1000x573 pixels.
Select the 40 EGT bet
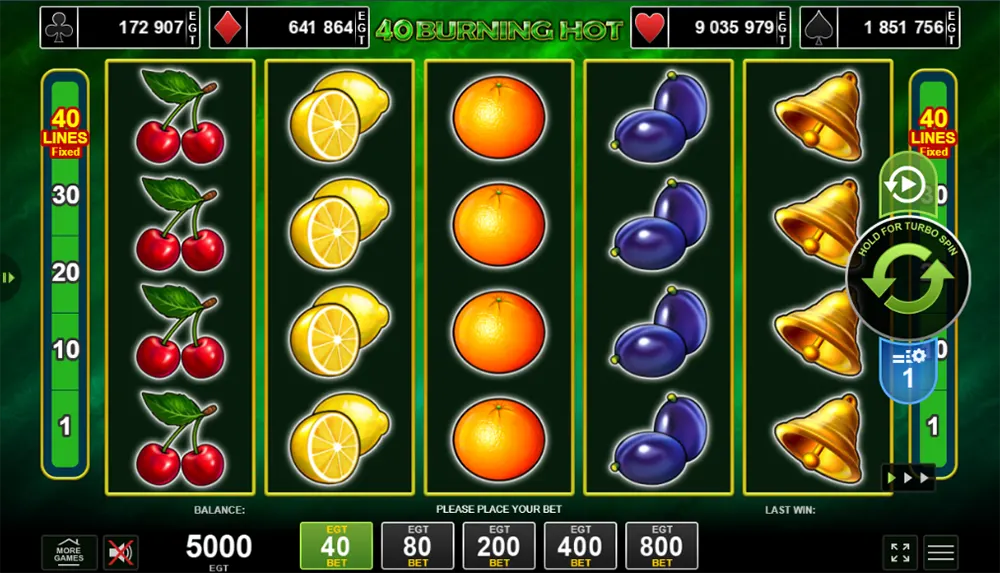[336, 546]
